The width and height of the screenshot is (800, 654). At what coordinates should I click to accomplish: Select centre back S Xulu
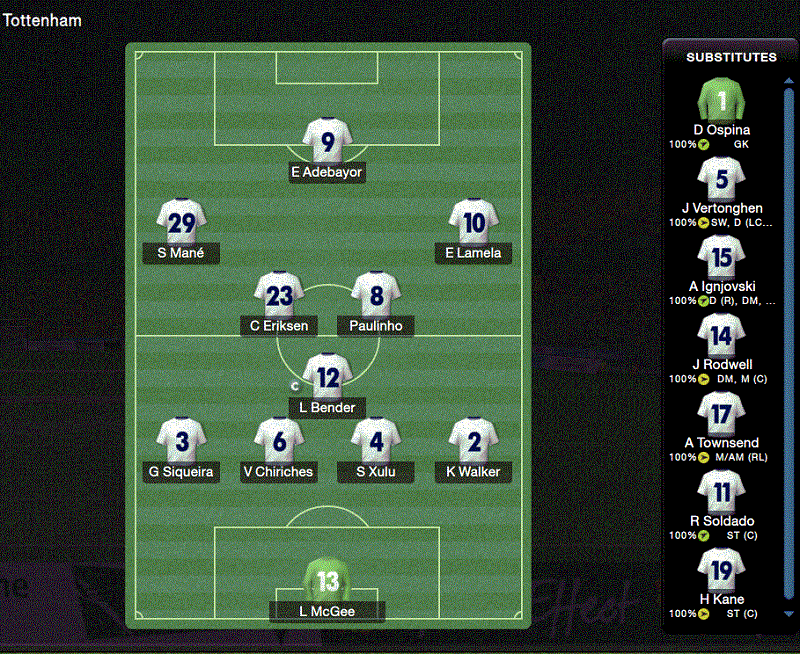point(376,441)
